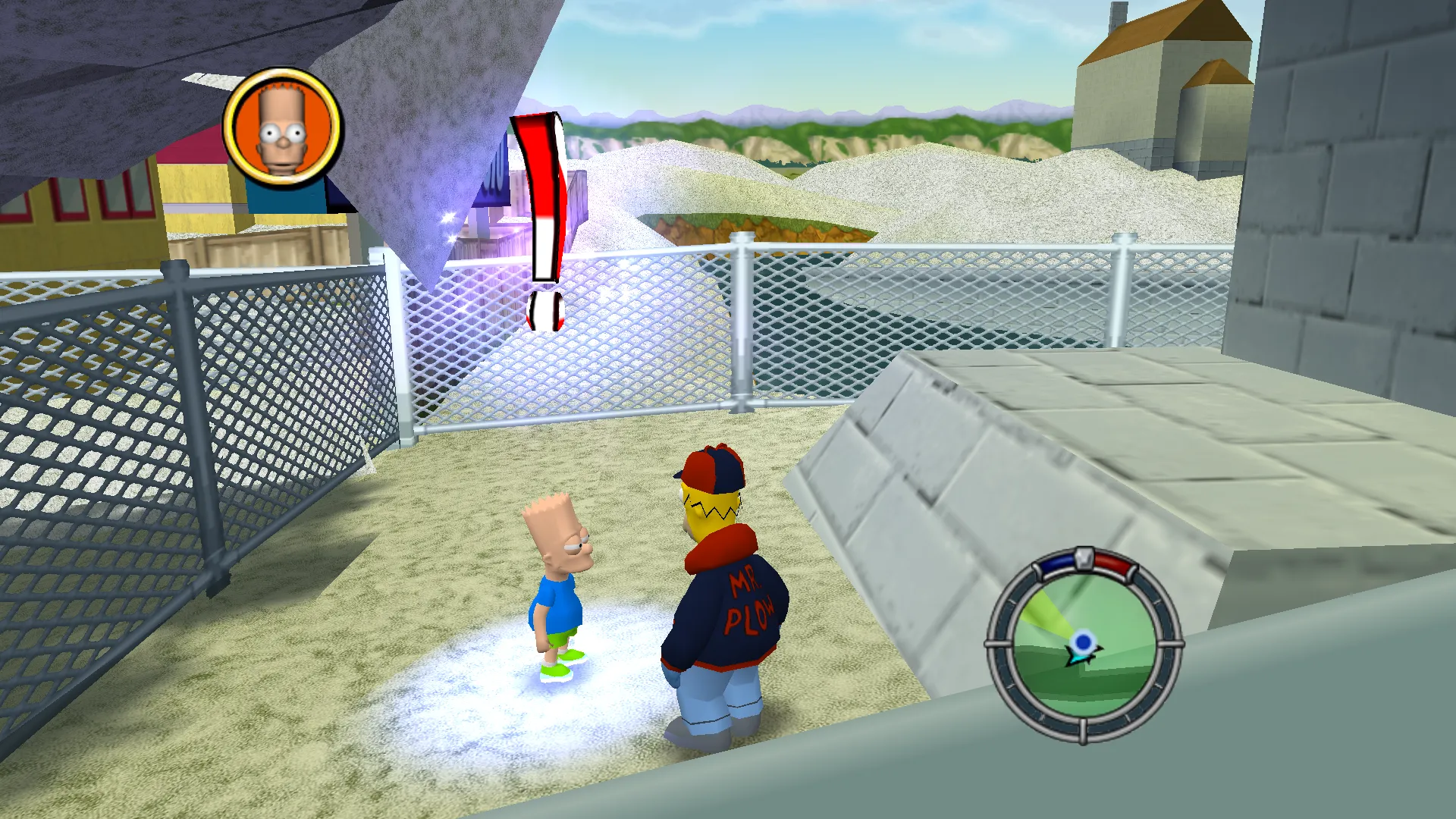
Task: Click the blue mission gauge segment on the radar
Action: click(1054, 563)
